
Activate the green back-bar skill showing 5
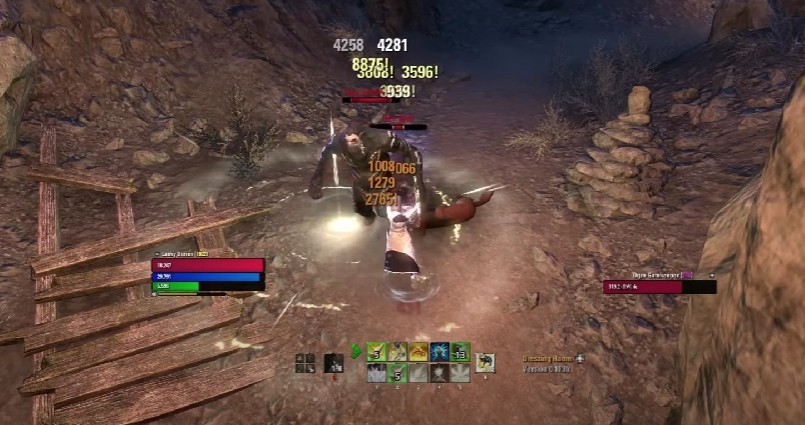[x=397, y=373]
